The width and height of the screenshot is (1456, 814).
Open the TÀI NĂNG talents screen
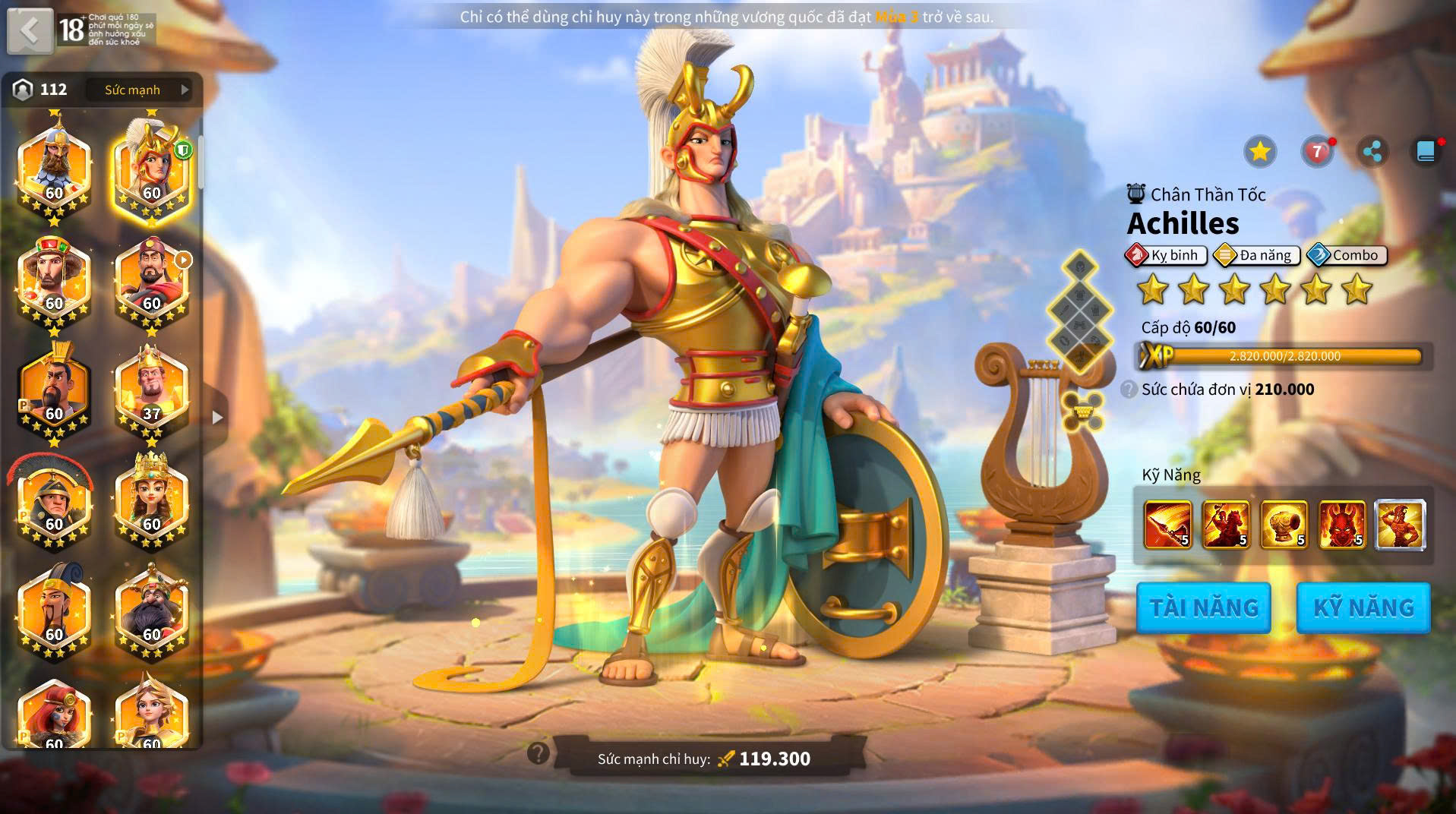(x=1203, y=607)
